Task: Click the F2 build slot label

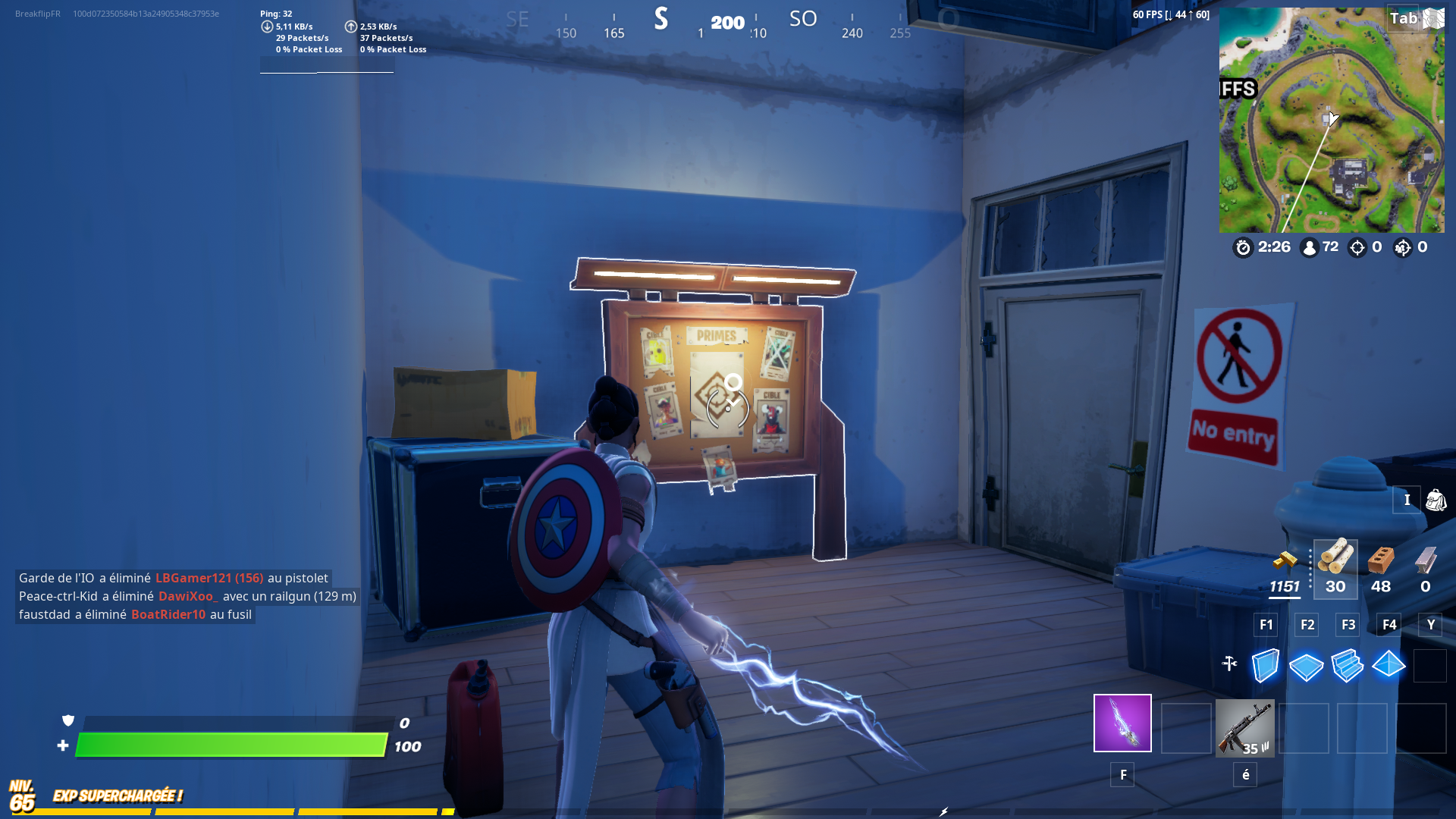Action: [x=1307, y=624]
